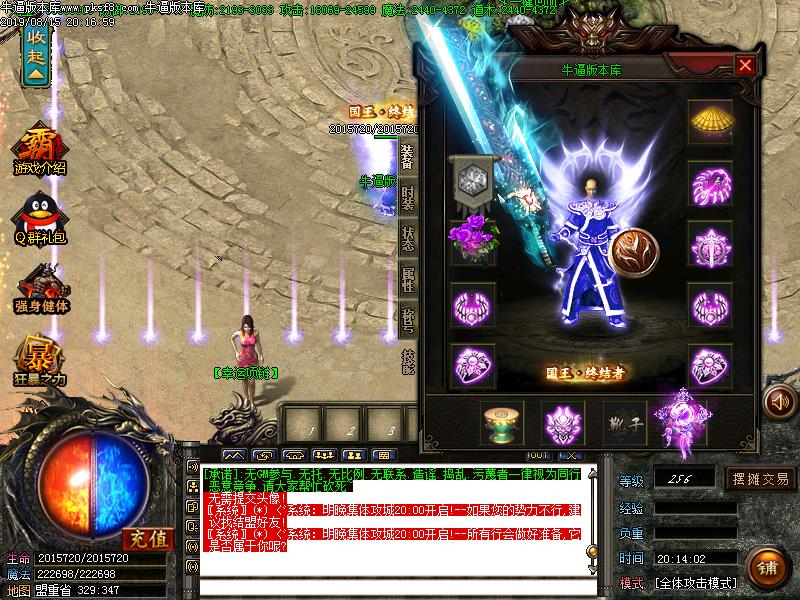The width and height of the screenshot is (800, 600).
Task: Select the golden straw hat equipment slot
Action: (710, 122)
